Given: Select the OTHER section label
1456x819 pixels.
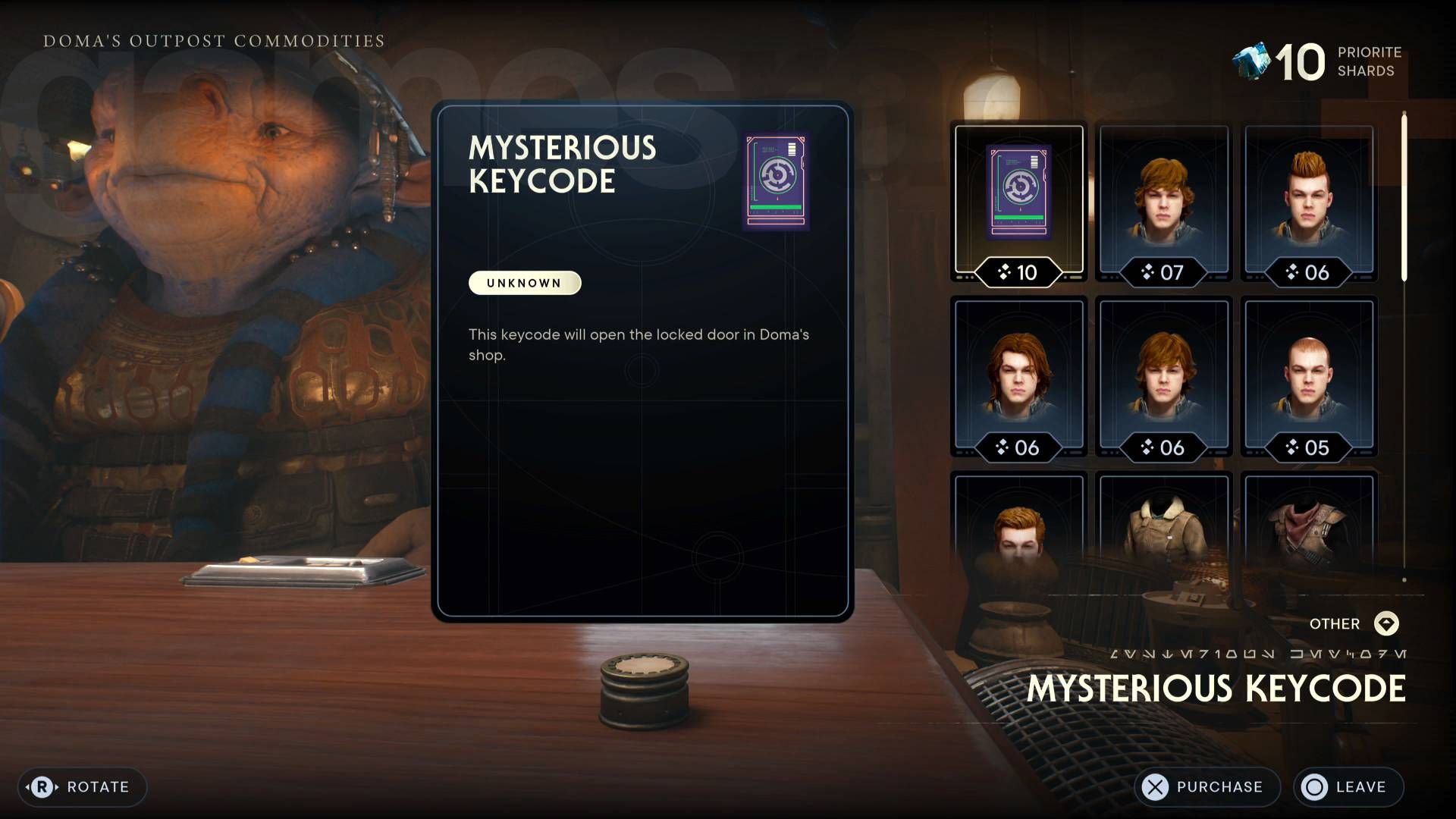Looking at the screenshot, I should point(1333,623).
